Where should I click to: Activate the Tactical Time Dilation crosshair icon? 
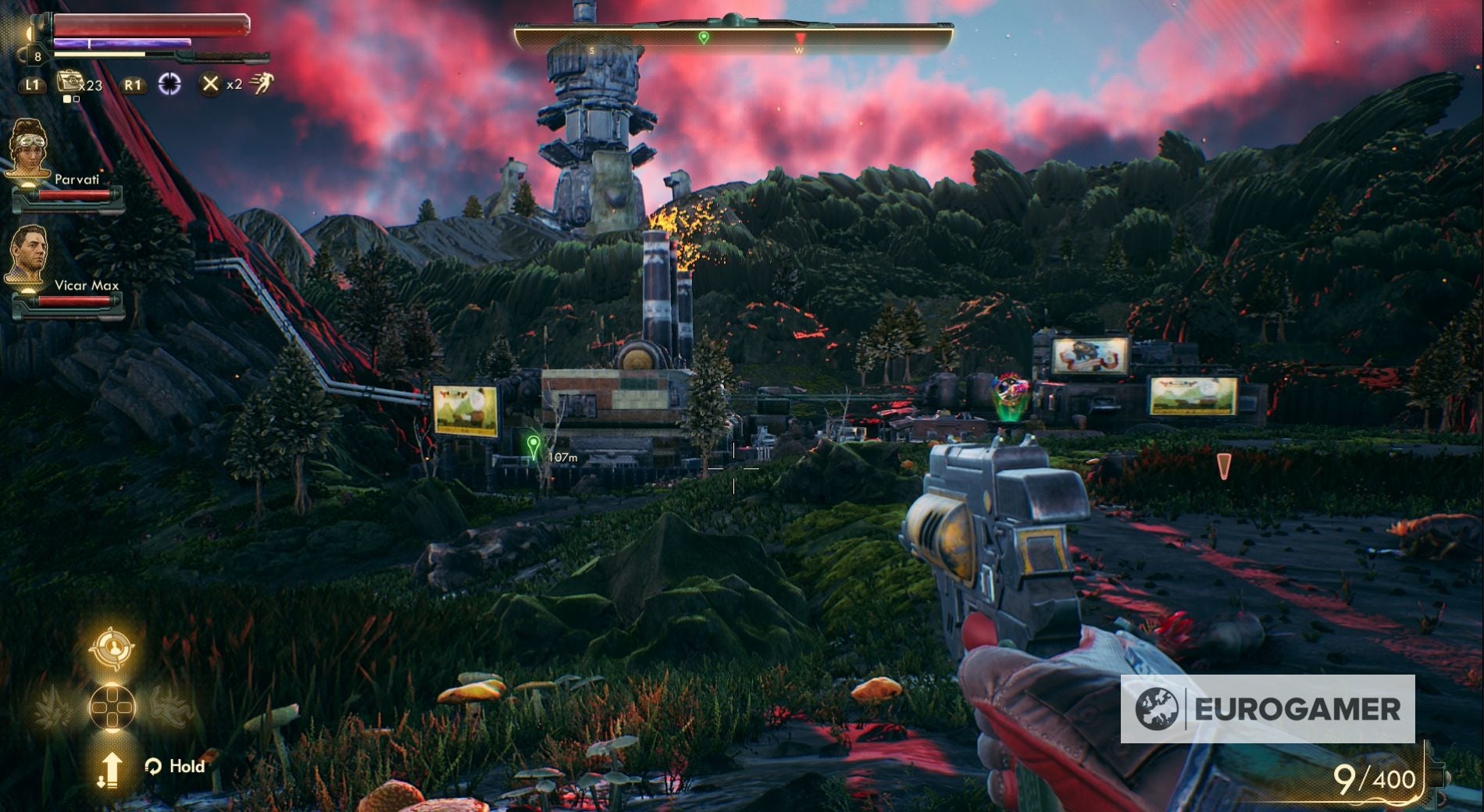click(169, 84)
